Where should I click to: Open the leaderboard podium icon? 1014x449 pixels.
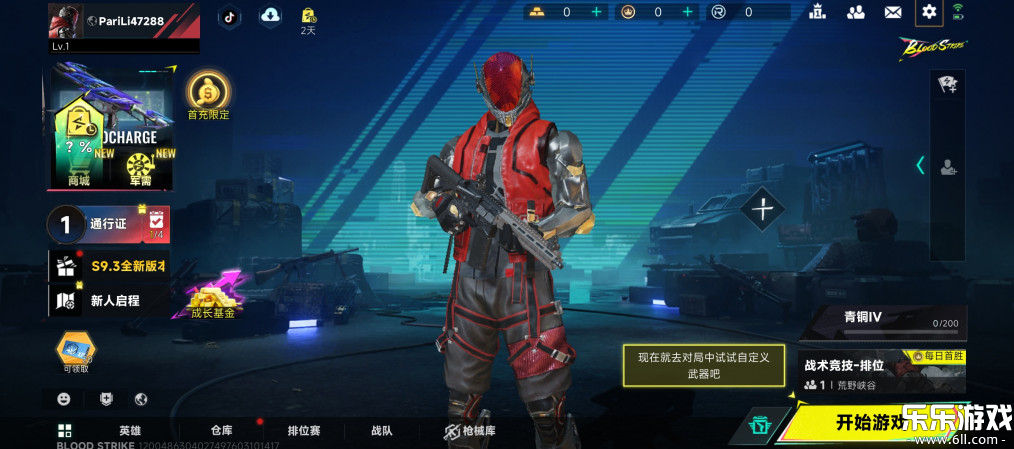click(819, 12)
